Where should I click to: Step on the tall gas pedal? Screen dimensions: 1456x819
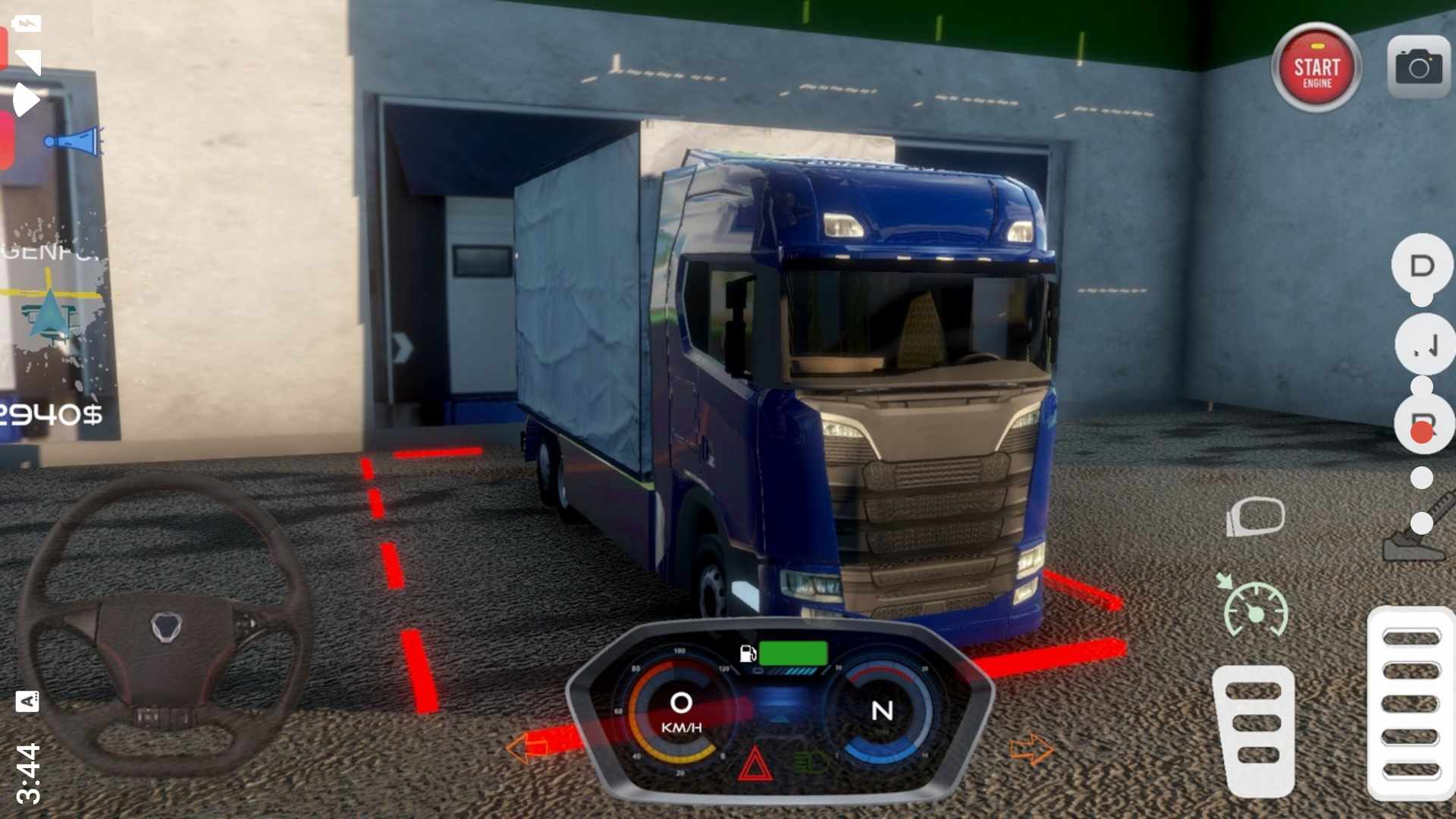coord(1410,703)
